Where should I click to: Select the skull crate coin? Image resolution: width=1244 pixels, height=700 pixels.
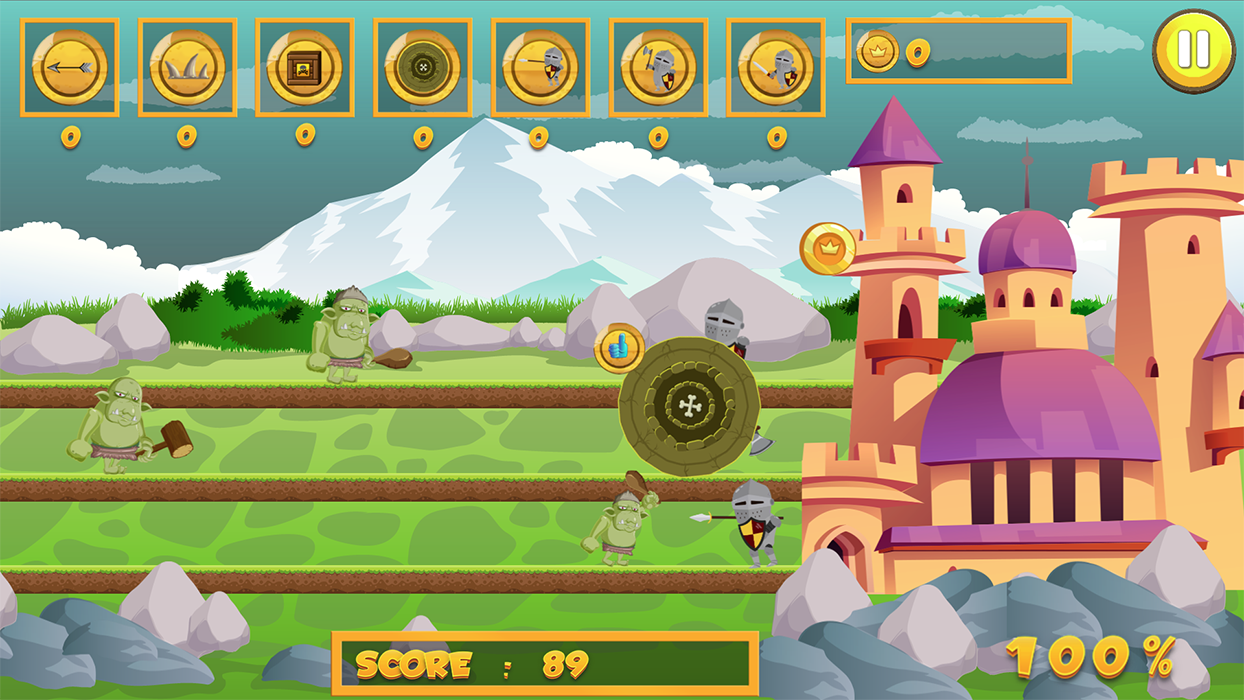[305, 67]
